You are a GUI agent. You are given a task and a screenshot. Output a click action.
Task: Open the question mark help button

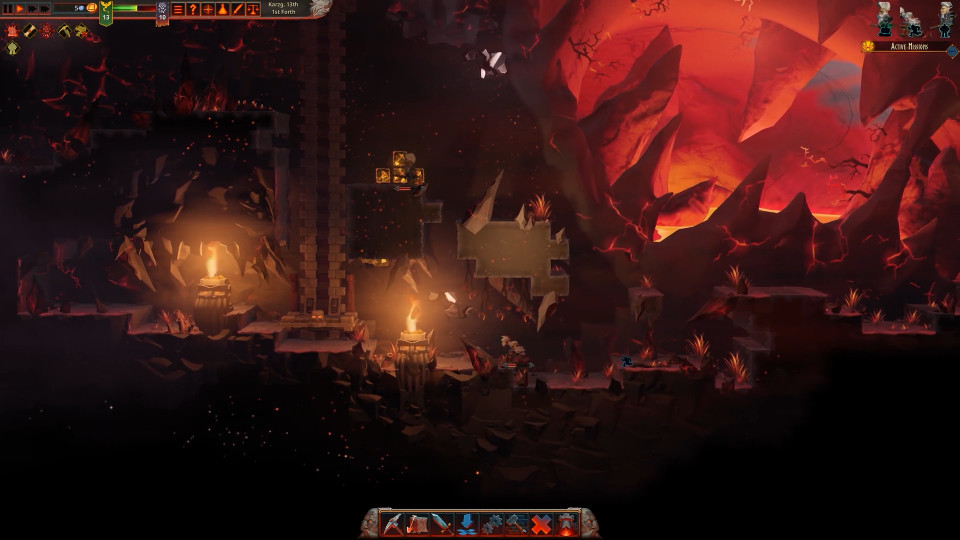(x=193, y=9)
